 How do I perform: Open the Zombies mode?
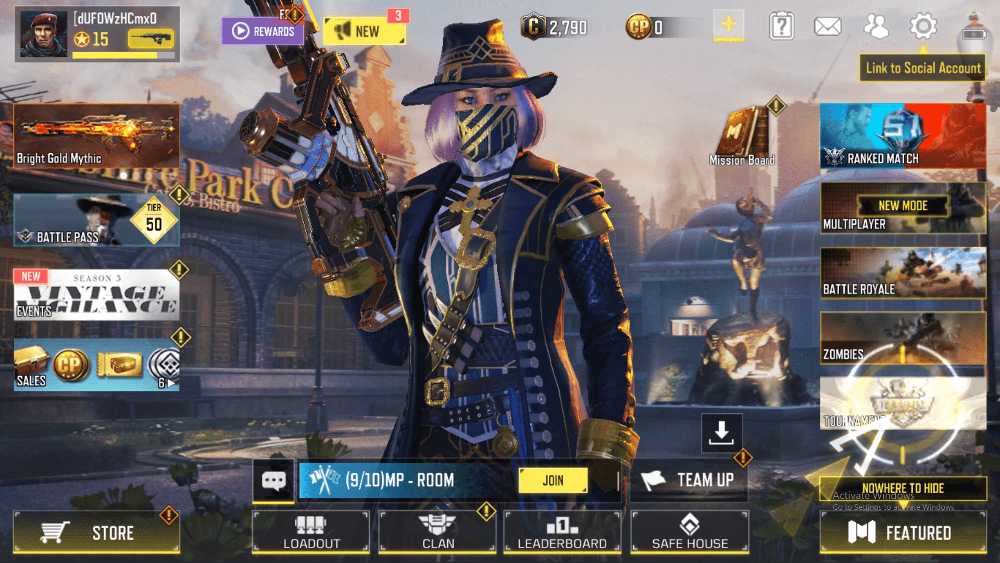(902, 338)
